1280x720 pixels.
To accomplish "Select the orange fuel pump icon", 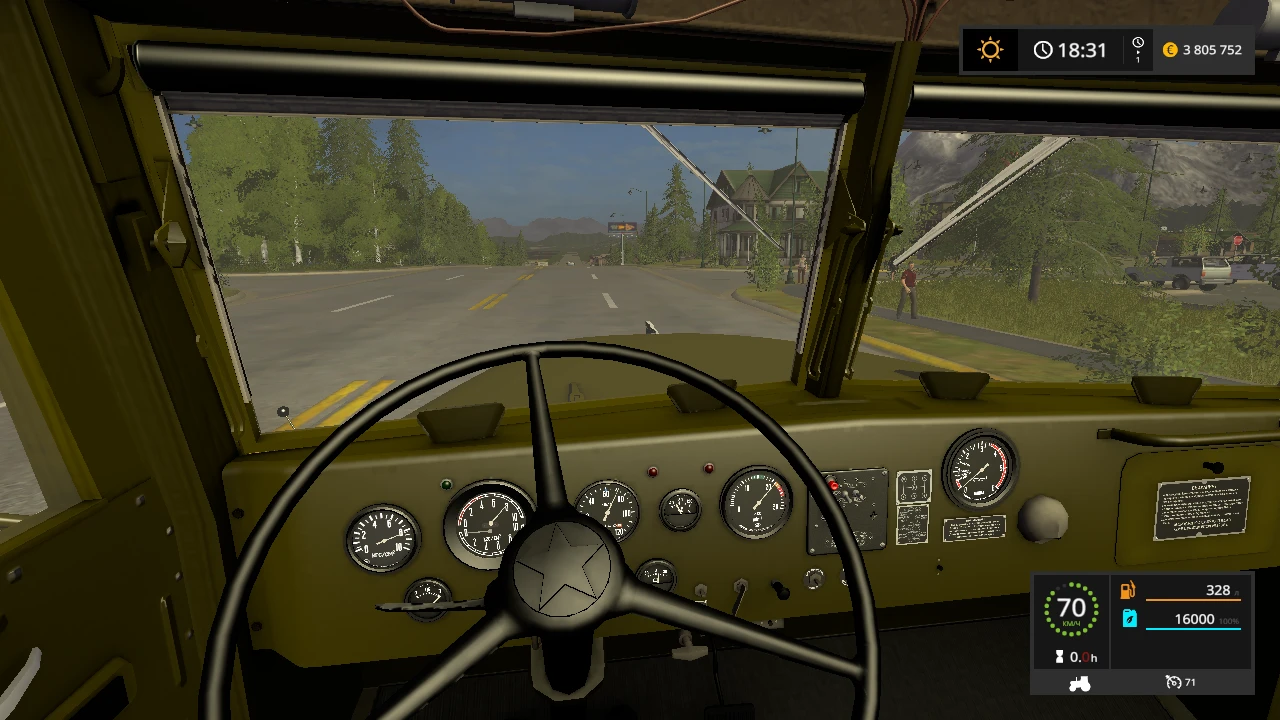I will click(1128, 590).
